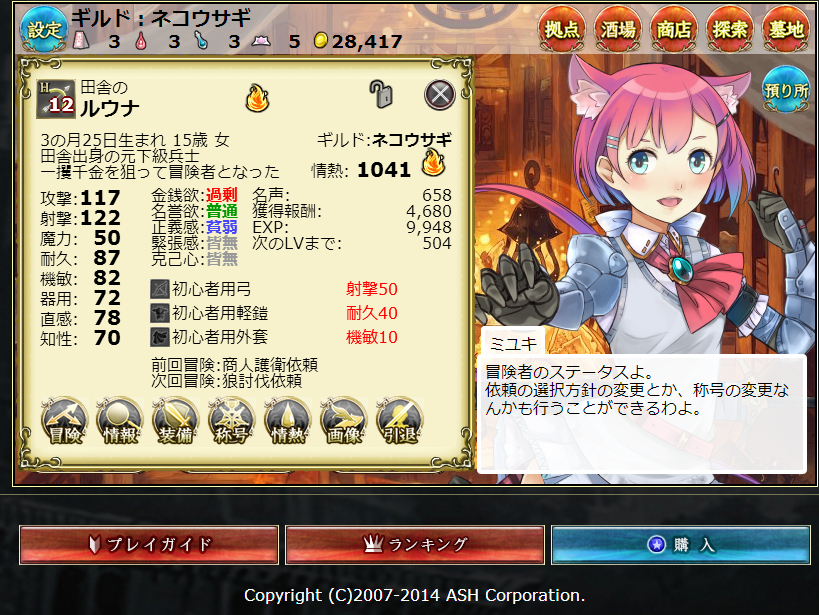Viewport: 819px width, 615px height.
Task: Open the プレイガイド play guide
Action: 150,545
